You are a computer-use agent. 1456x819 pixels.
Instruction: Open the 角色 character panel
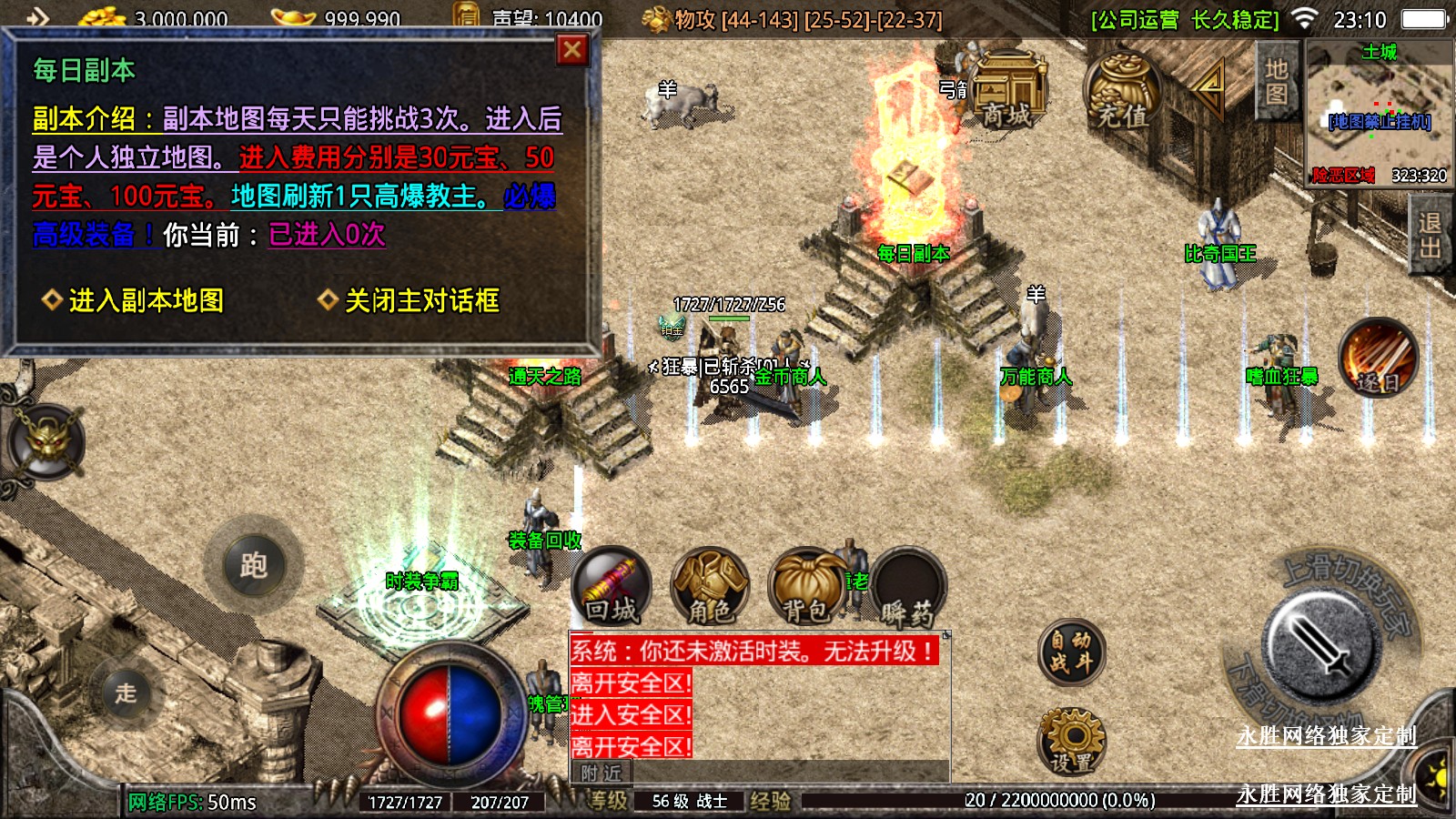click(x=710, y=587)
